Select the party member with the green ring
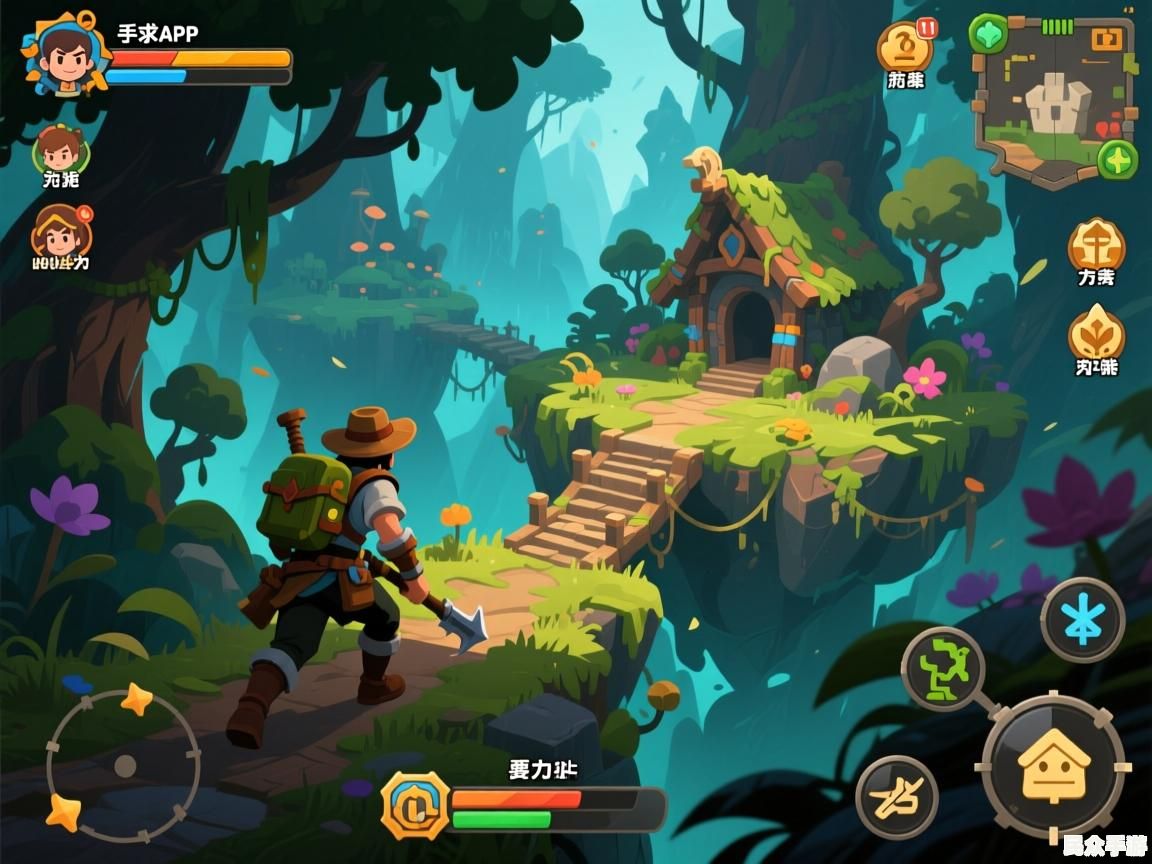This screenshot has height=864, width=1152. (x=60, y=151)
